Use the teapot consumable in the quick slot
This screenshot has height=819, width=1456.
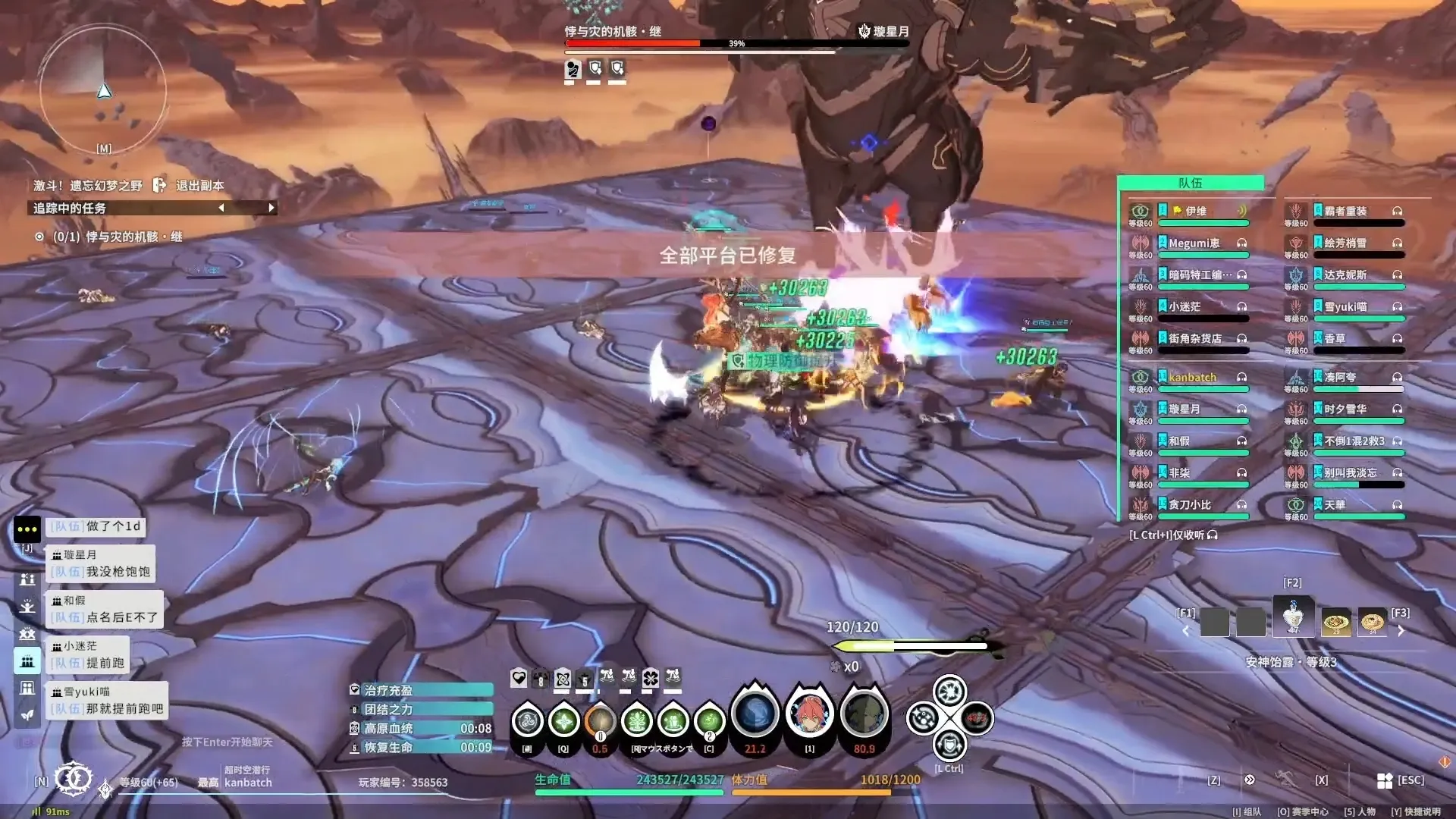tap(1293, 617)
